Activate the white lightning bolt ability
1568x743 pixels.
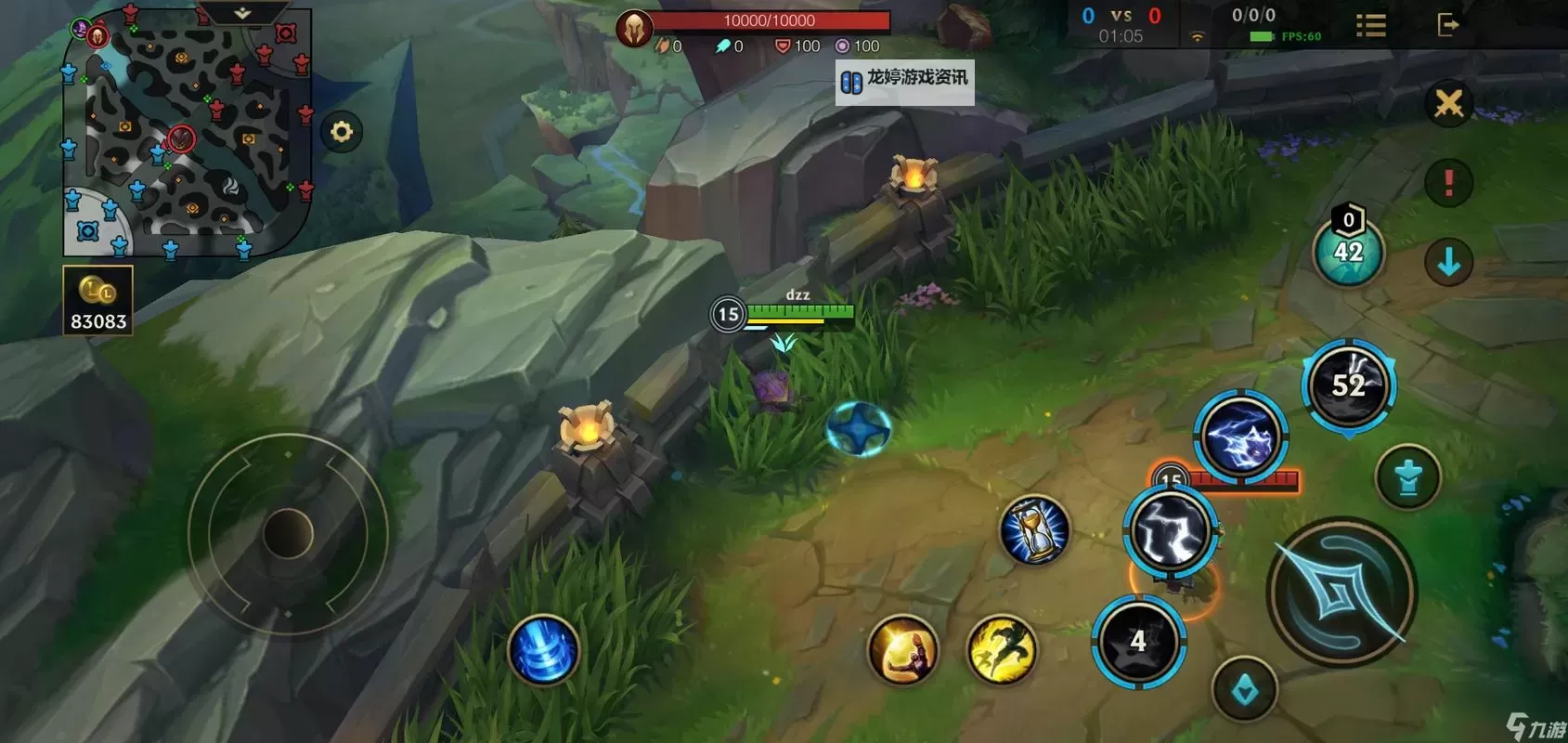pos(1171,532)
